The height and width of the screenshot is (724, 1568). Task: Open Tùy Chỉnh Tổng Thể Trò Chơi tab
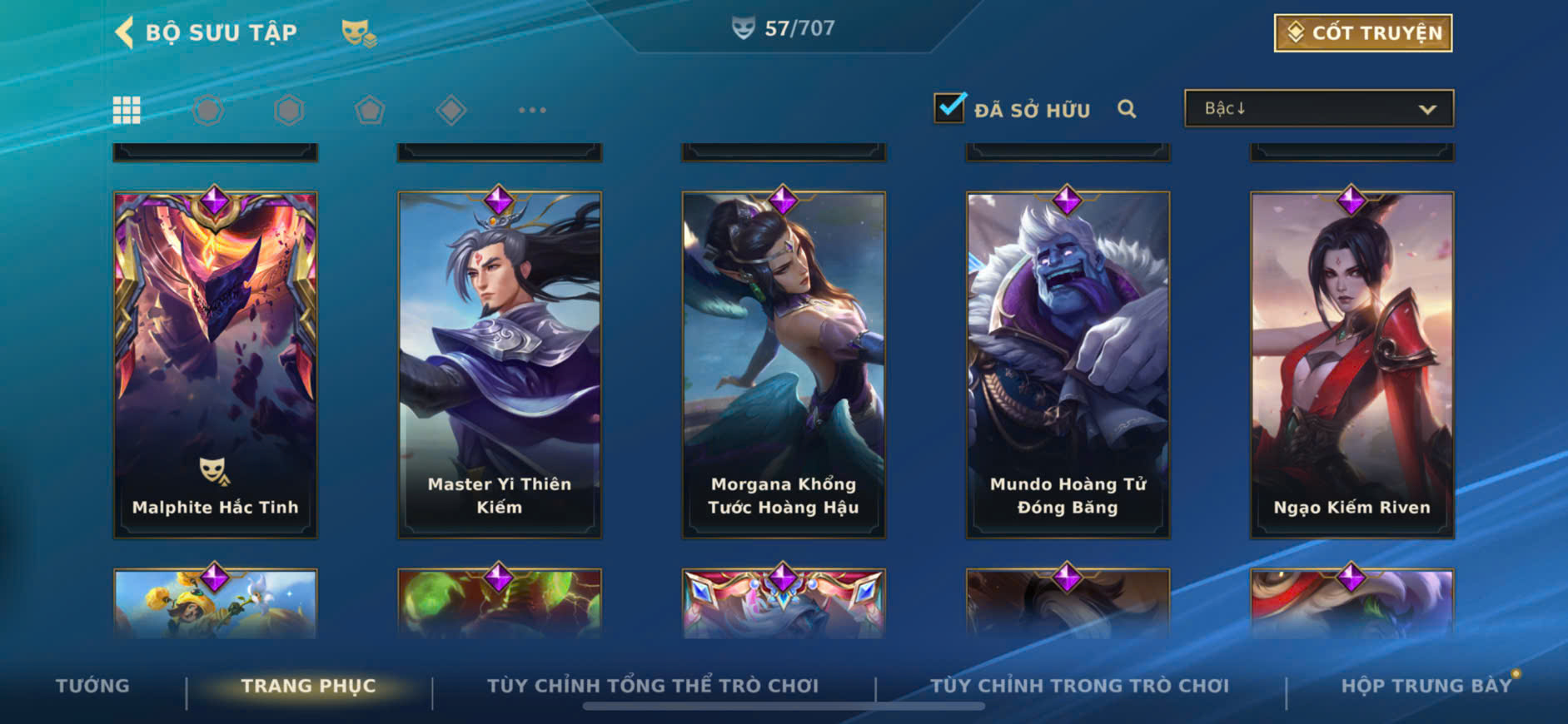click(653, 686)
